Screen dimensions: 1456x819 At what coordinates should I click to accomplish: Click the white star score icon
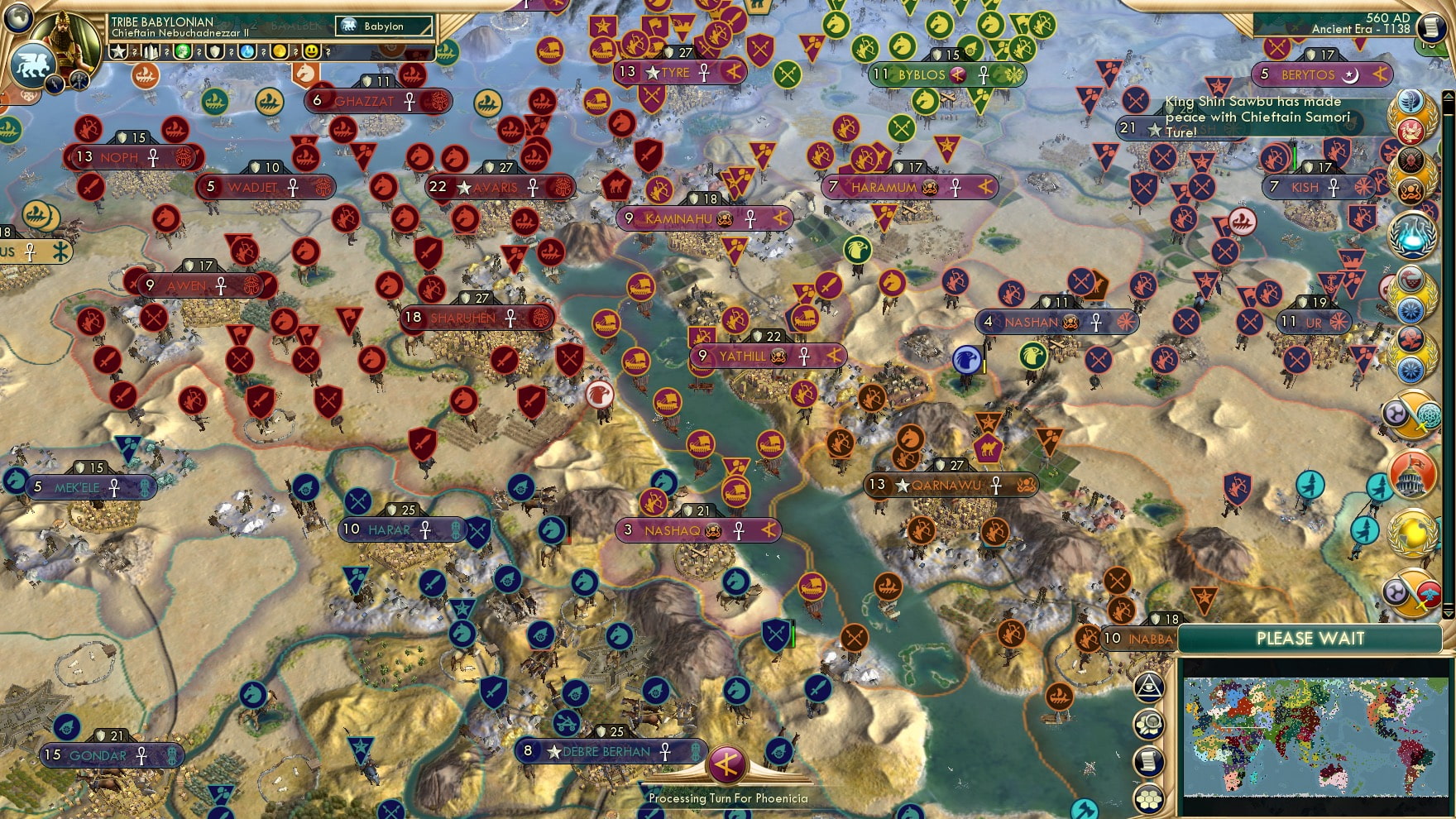click(x=119, y=51)
